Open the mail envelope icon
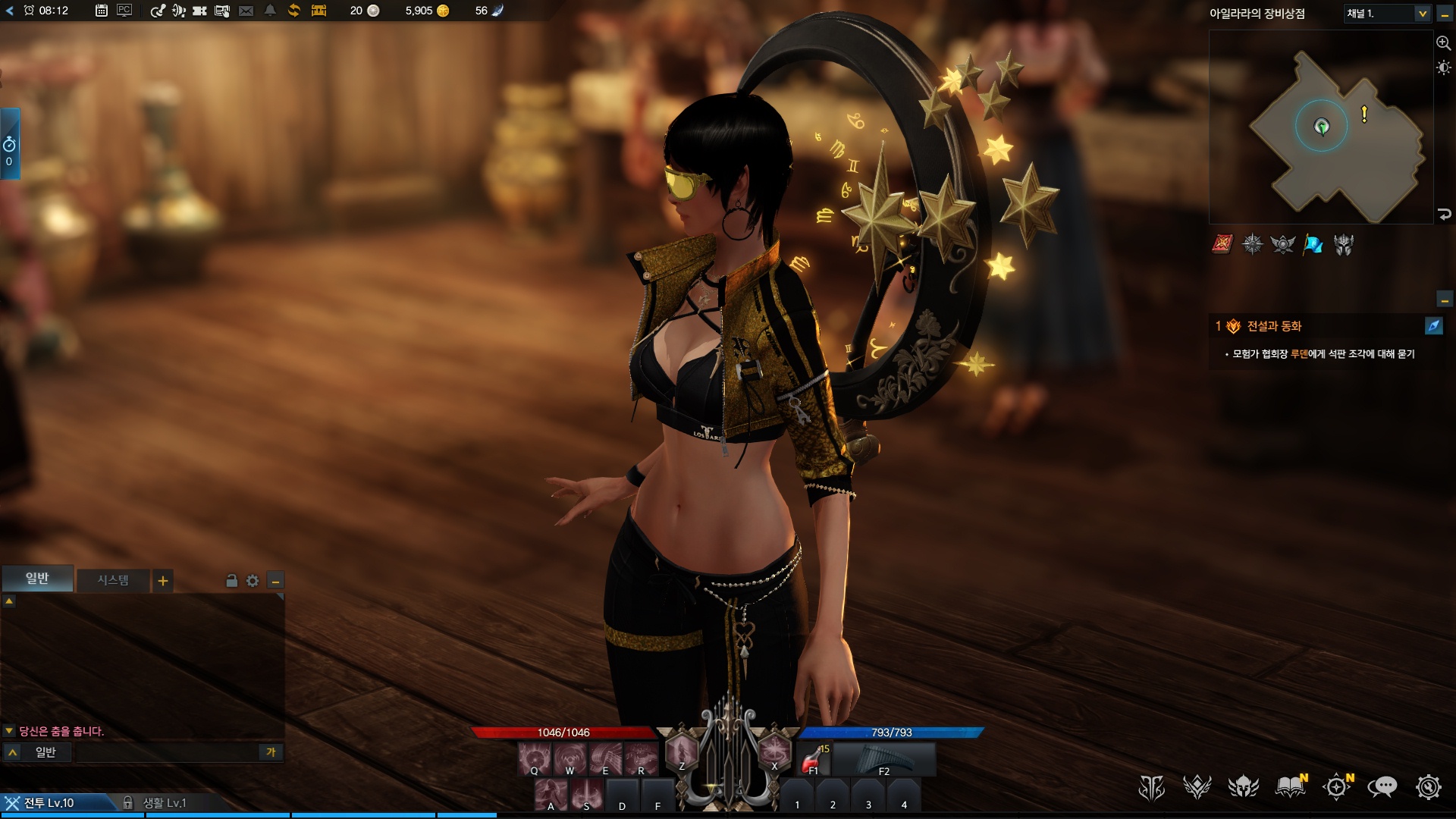Screen dimensions: 1456x819 tap(246, 11)
